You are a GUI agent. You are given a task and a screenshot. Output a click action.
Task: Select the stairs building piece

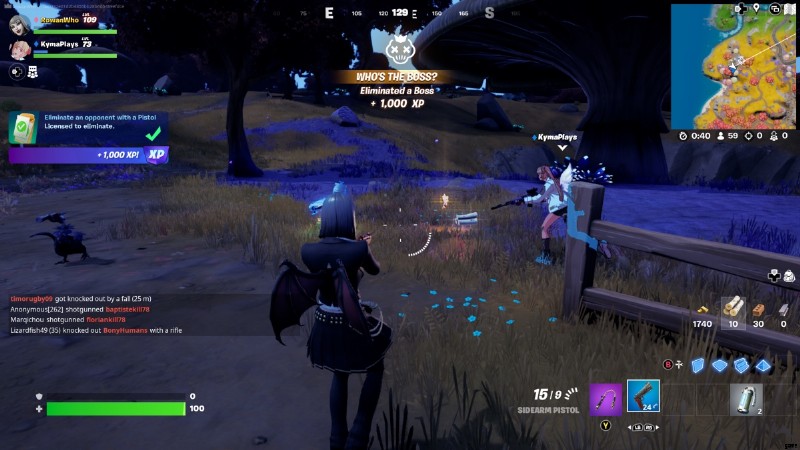[x=742, y=365]
